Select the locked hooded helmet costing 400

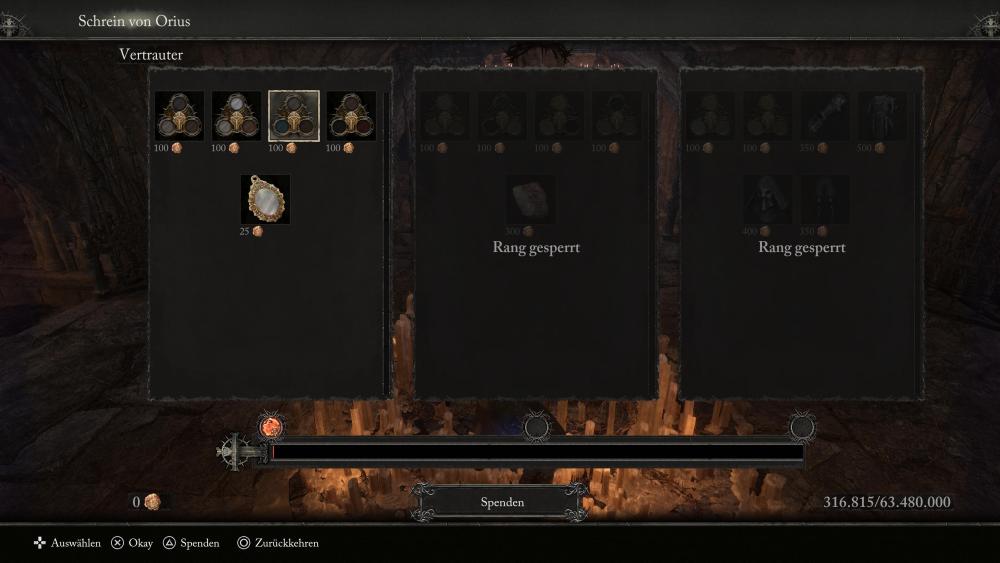767,199
